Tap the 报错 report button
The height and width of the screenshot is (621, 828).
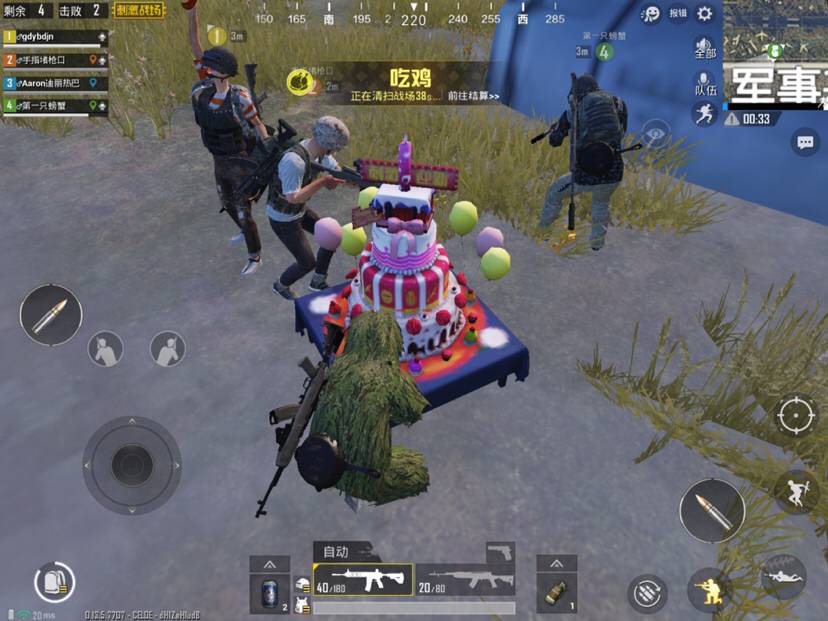pyautogui.click(x=678, y=13)
